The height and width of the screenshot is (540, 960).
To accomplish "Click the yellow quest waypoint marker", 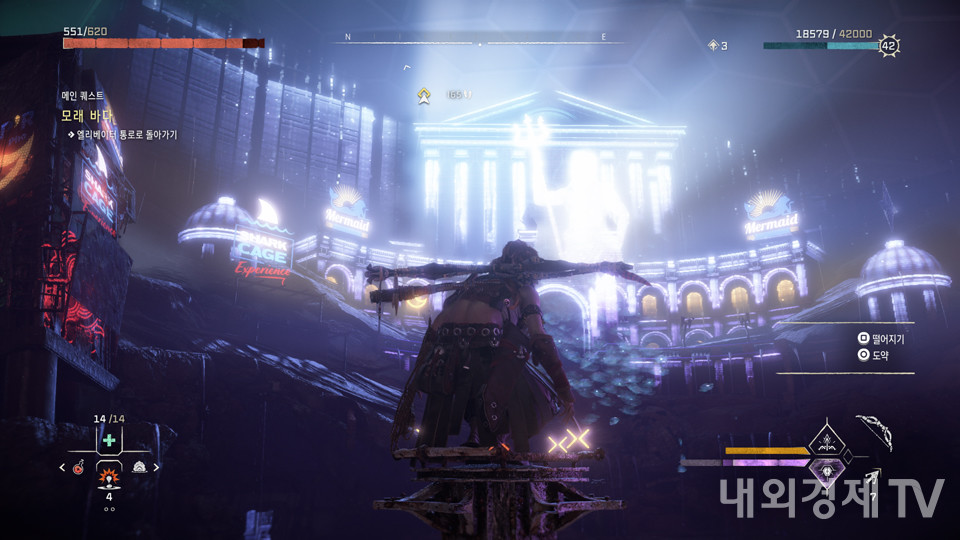I will [x=424, y=95].
